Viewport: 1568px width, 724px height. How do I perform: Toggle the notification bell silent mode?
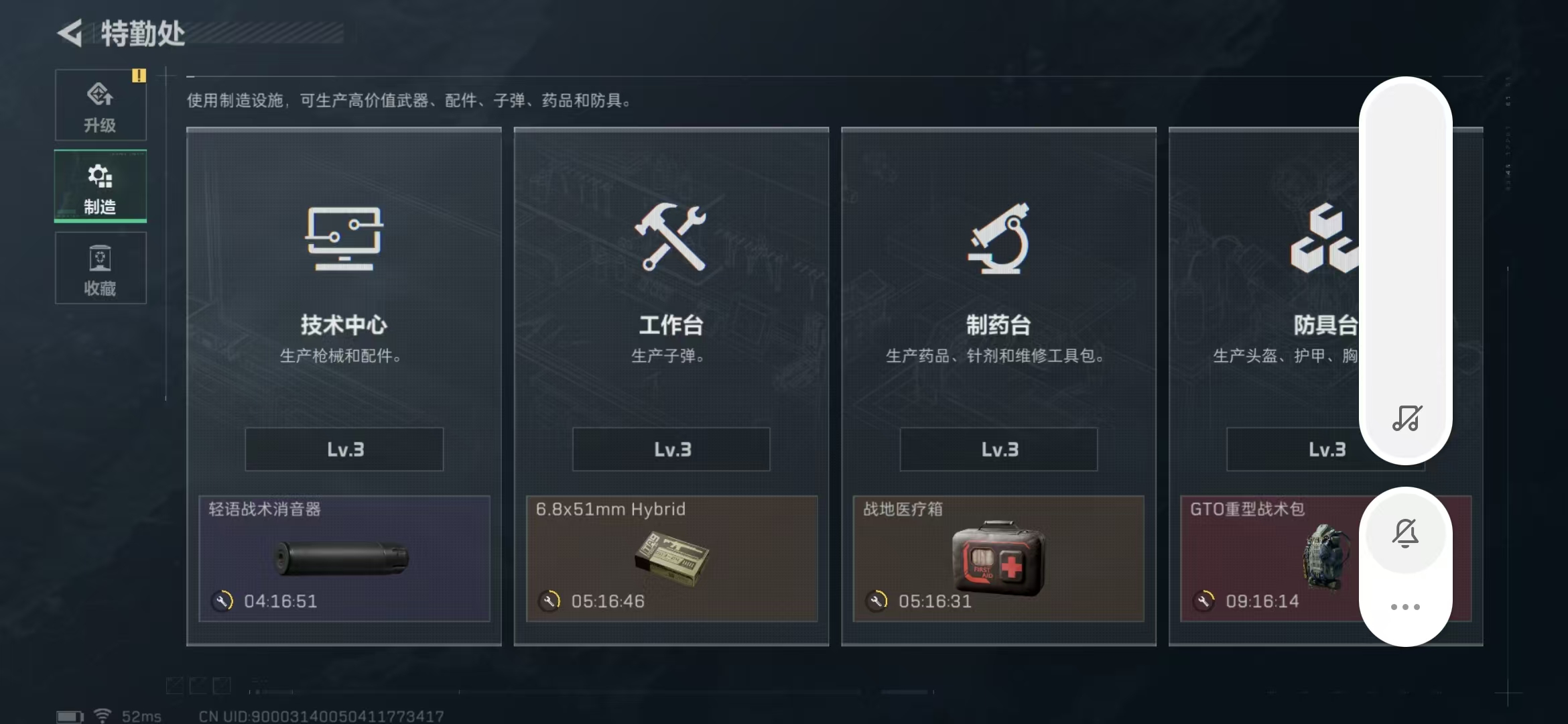pyautogui.click(x=1405, y=532)
